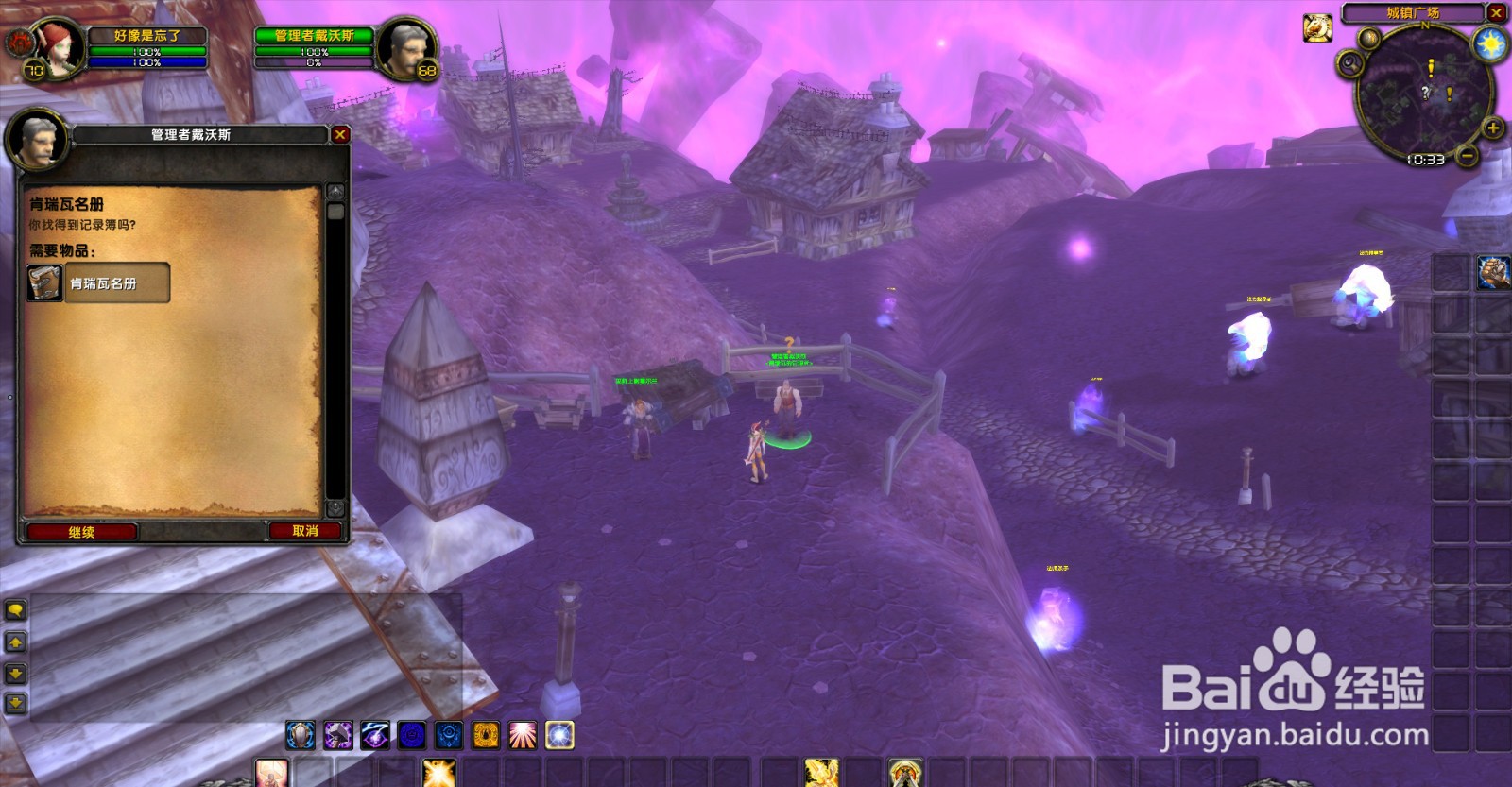The image size is (1512, 787).
Task: Open the minimap tracking magnifier button
Action: [x=1349, y=63]
